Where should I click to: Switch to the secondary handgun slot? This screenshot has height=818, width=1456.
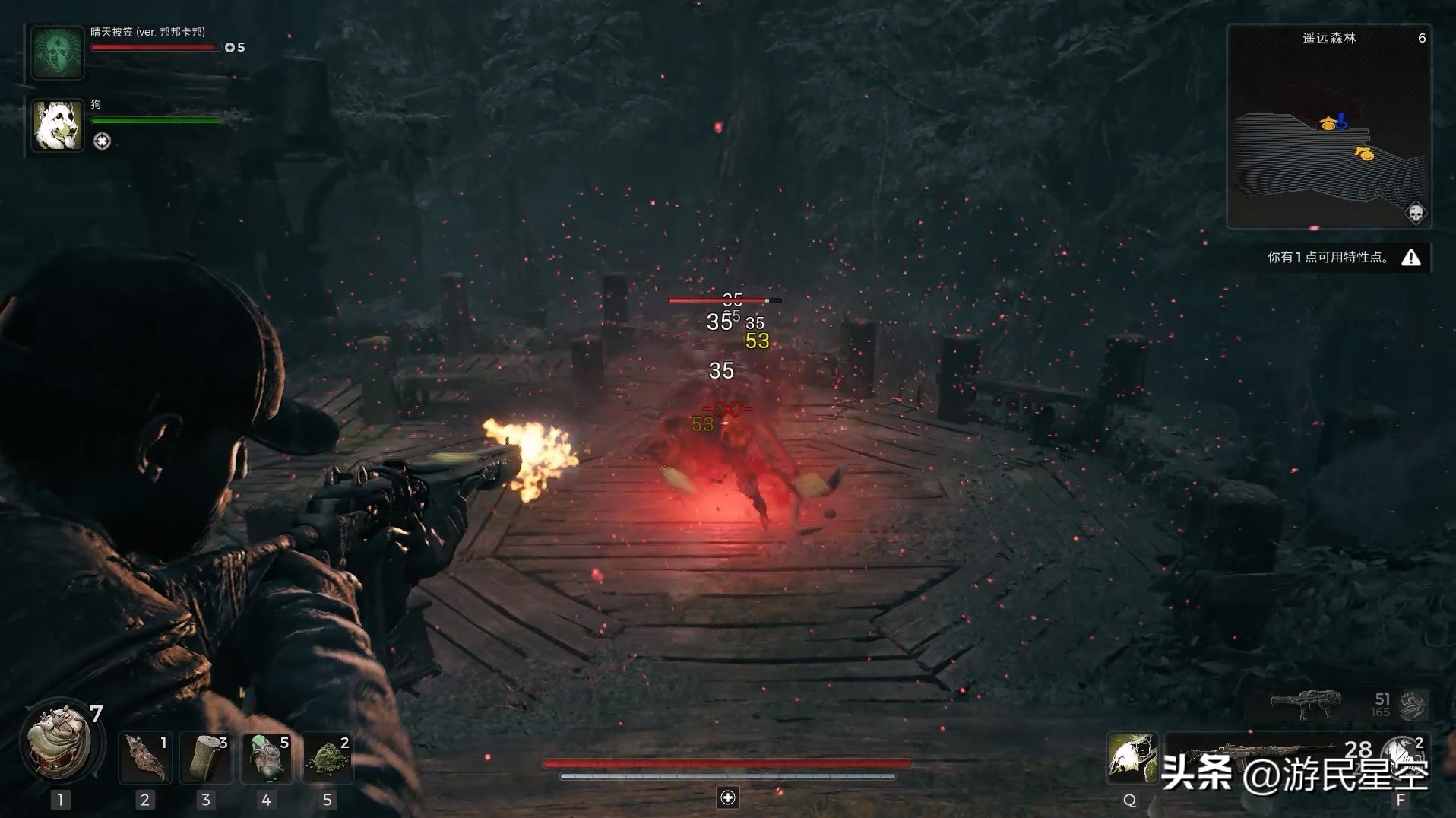1309,705
